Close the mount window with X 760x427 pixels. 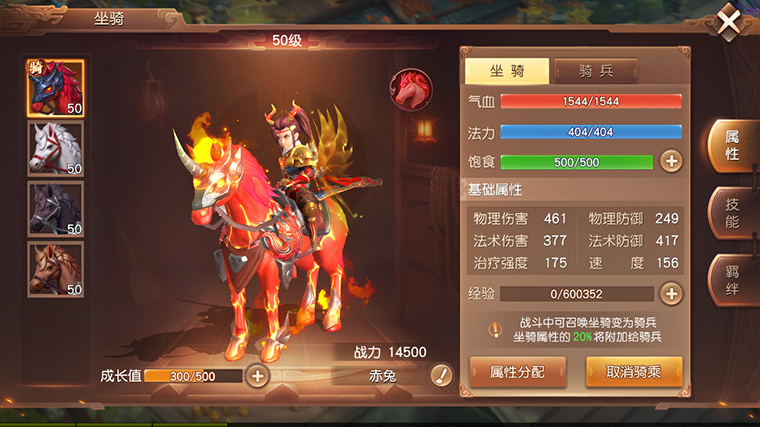point(730,20)
